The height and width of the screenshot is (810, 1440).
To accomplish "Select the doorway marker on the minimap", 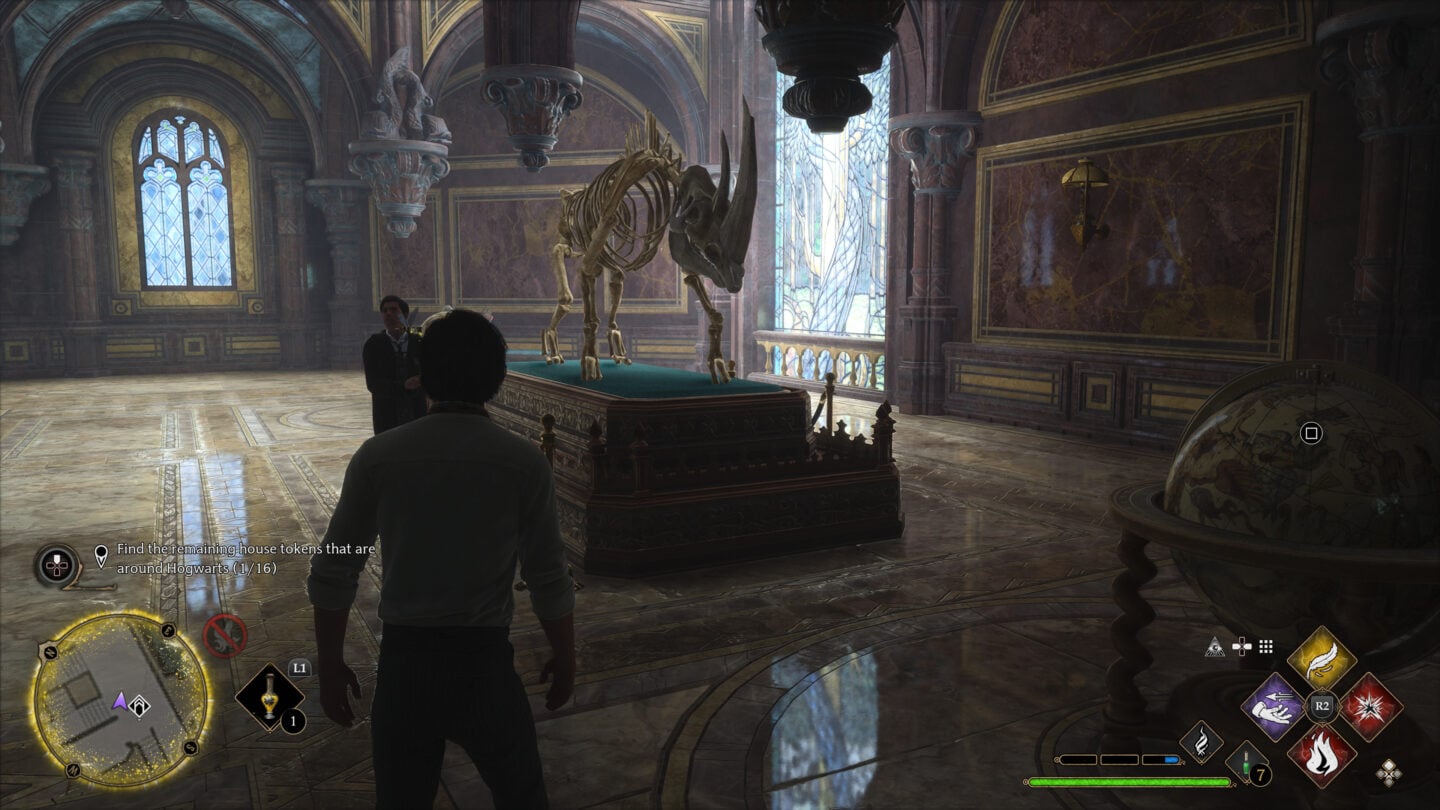I will 141,706.
